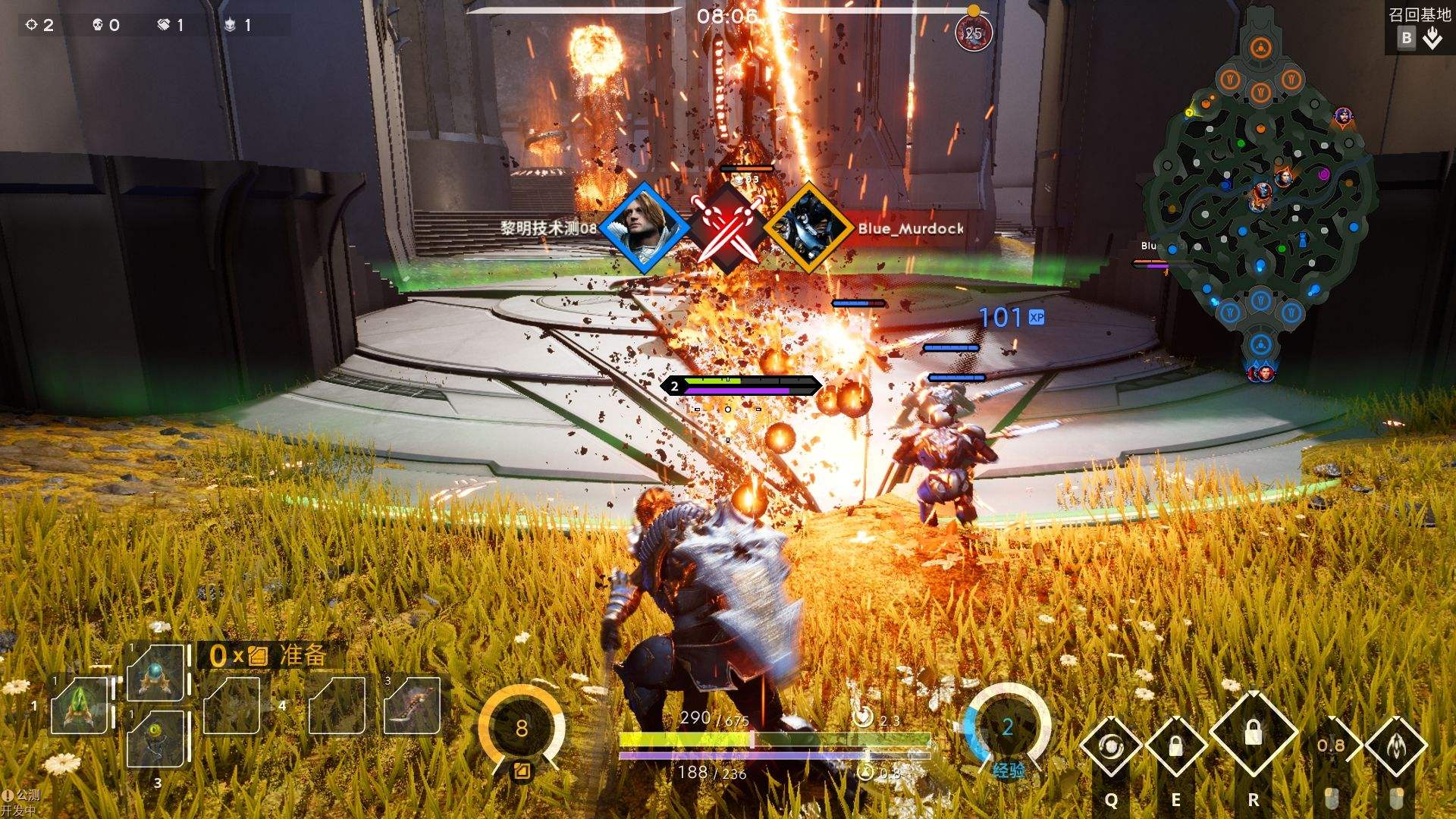The width and height of the screenshot is (1456, 819).
Task: Click the enemy hero portrait on minimap edge
Action: [1343, 117]
